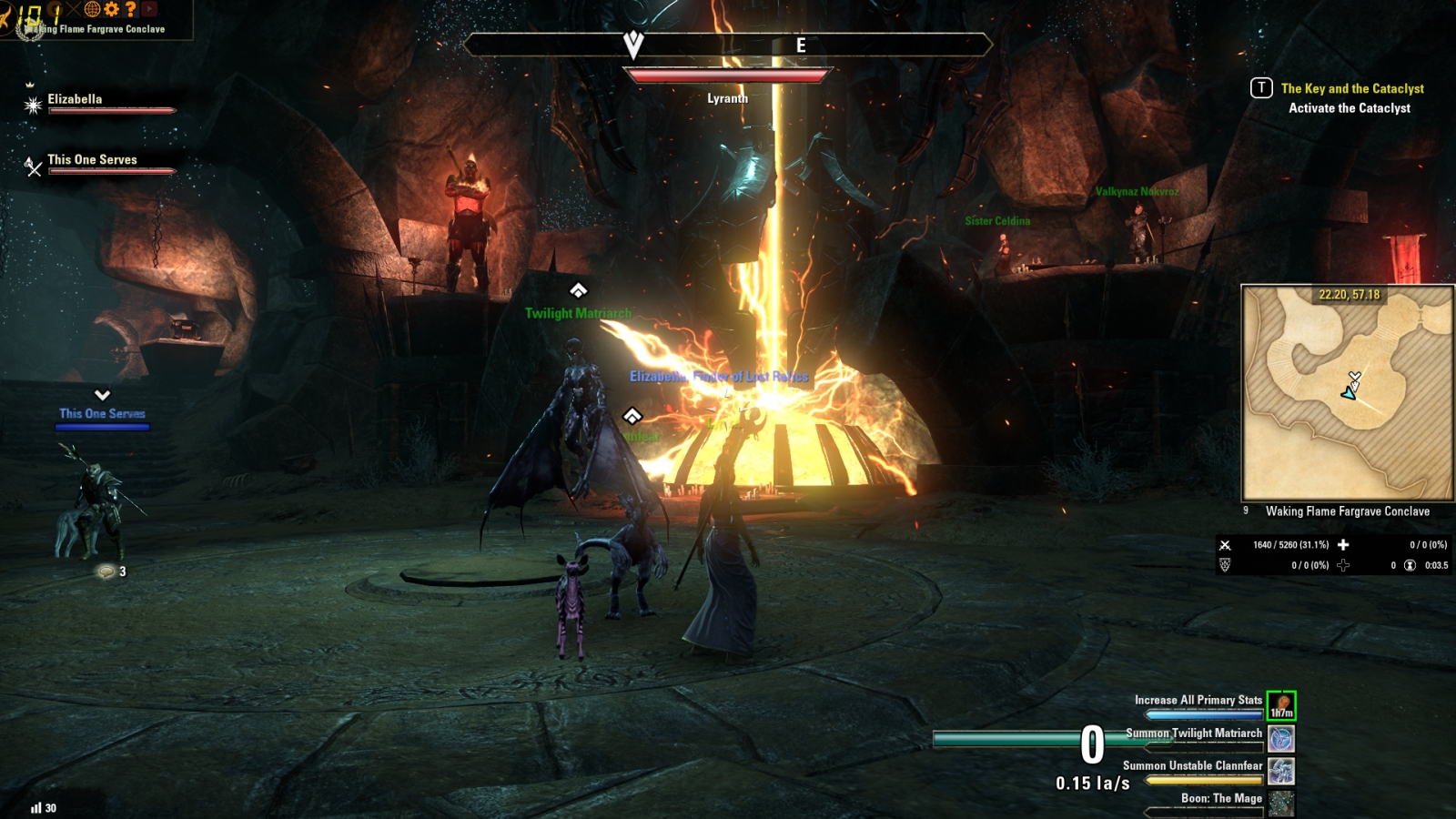This screenshot has width=1456, height=819.
Task: Open the orange globe icon
Action: coord(92,9)
